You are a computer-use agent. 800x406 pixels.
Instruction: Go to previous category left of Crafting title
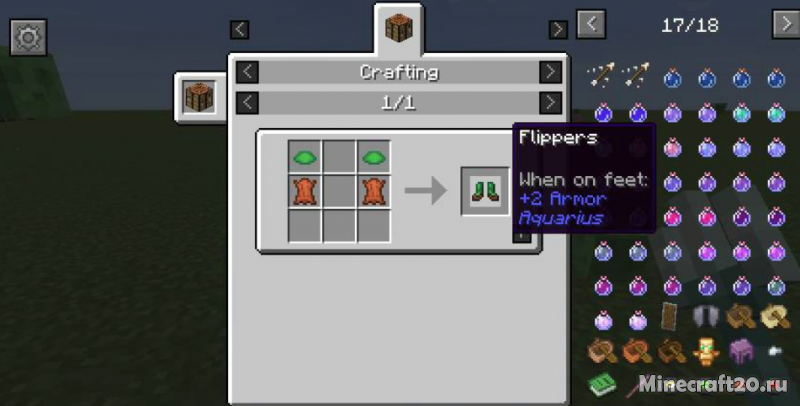click(248, 72)
